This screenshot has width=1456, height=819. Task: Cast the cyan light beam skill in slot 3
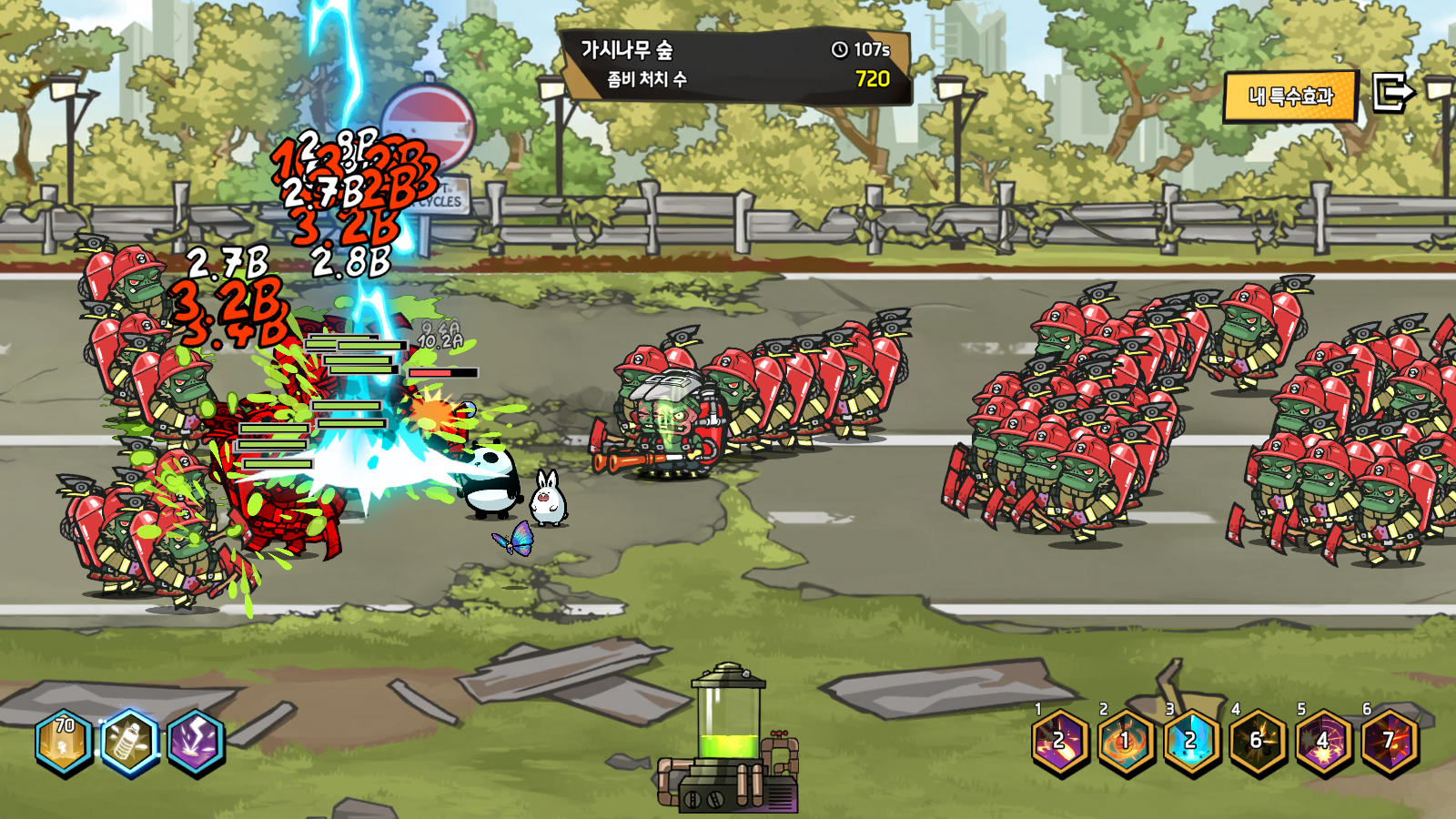pyautogui.click(x=1191, y=742)
